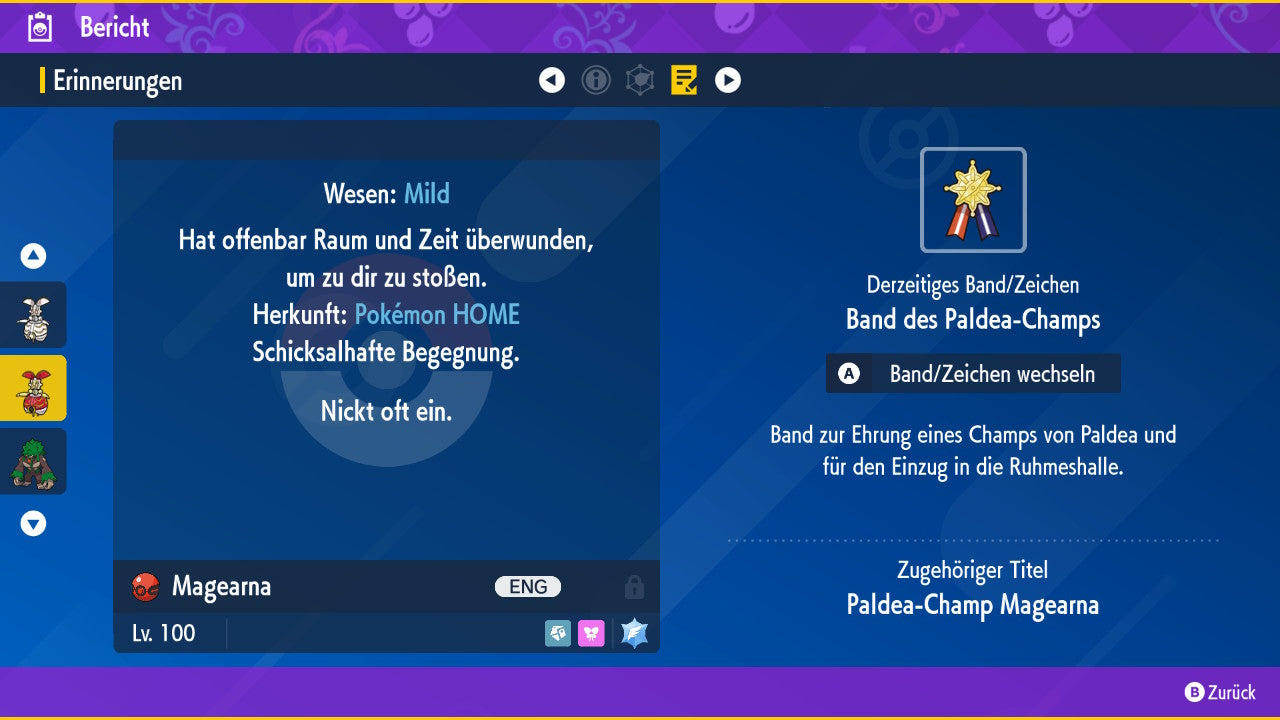The image size is (1280, 720).
Task: Click the highlighted yellow memories note icon
Action: pos(684,80)
